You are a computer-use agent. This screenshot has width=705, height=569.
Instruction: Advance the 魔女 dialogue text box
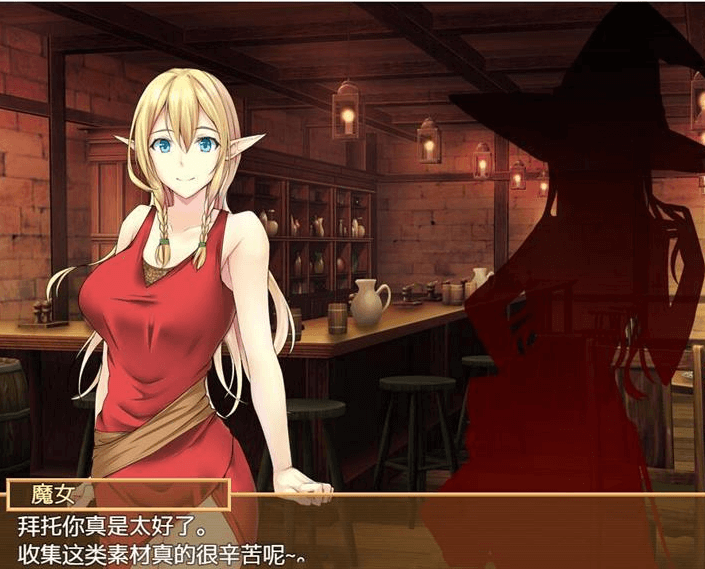point(352,537)
